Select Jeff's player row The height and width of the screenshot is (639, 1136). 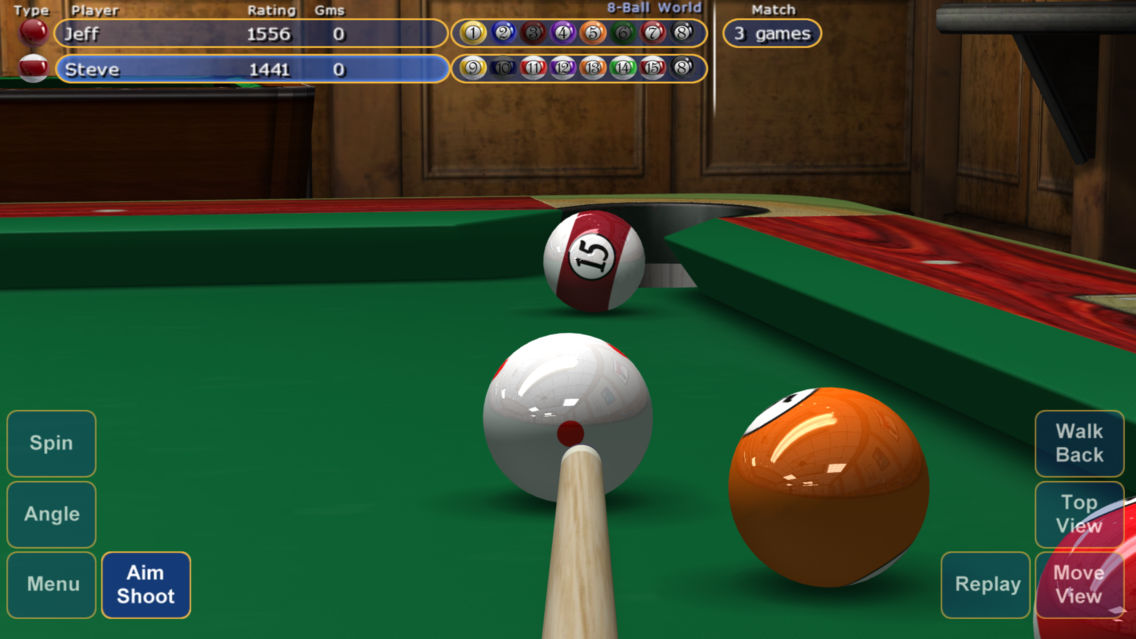(x=251, y=34)
